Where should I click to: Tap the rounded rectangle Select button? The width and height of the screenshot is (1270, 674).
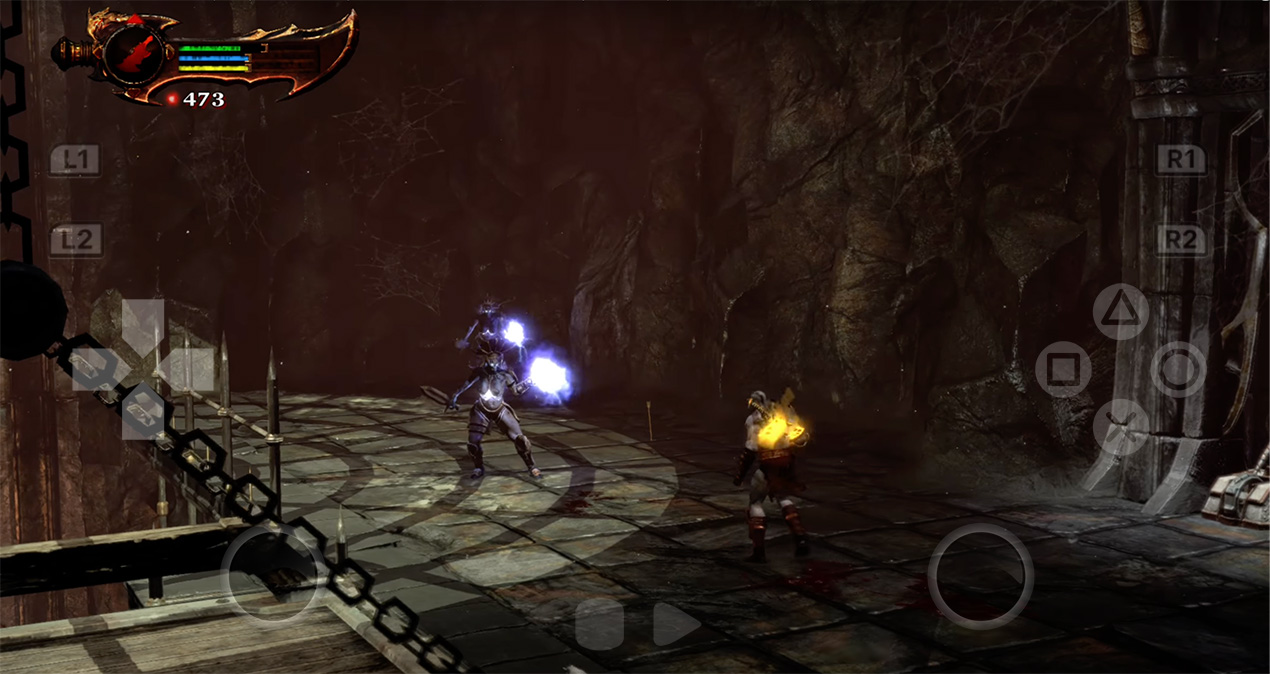tap(599, 624)
